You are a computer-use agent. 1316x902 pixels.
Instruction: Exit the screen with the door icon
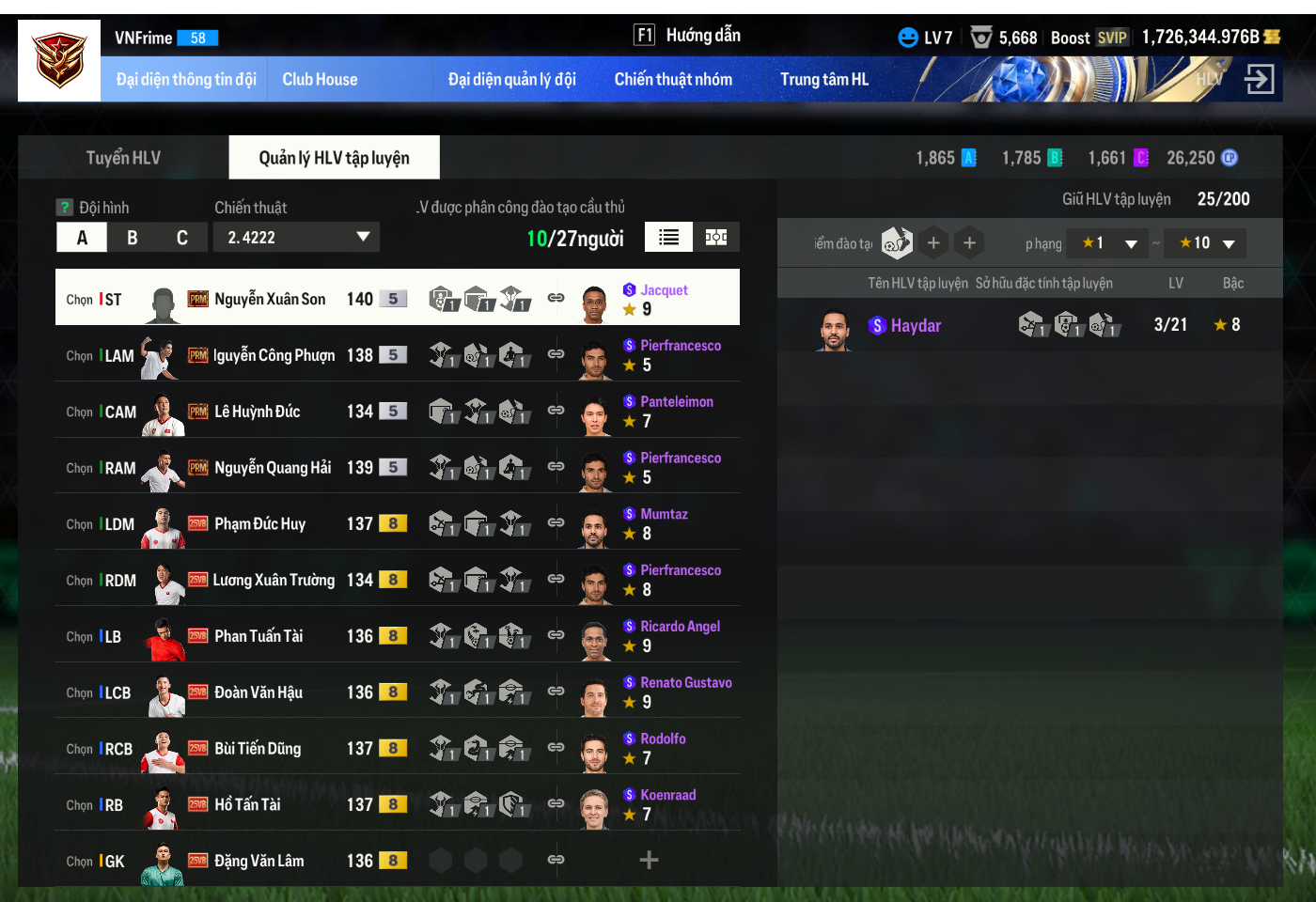point(1259,79)
